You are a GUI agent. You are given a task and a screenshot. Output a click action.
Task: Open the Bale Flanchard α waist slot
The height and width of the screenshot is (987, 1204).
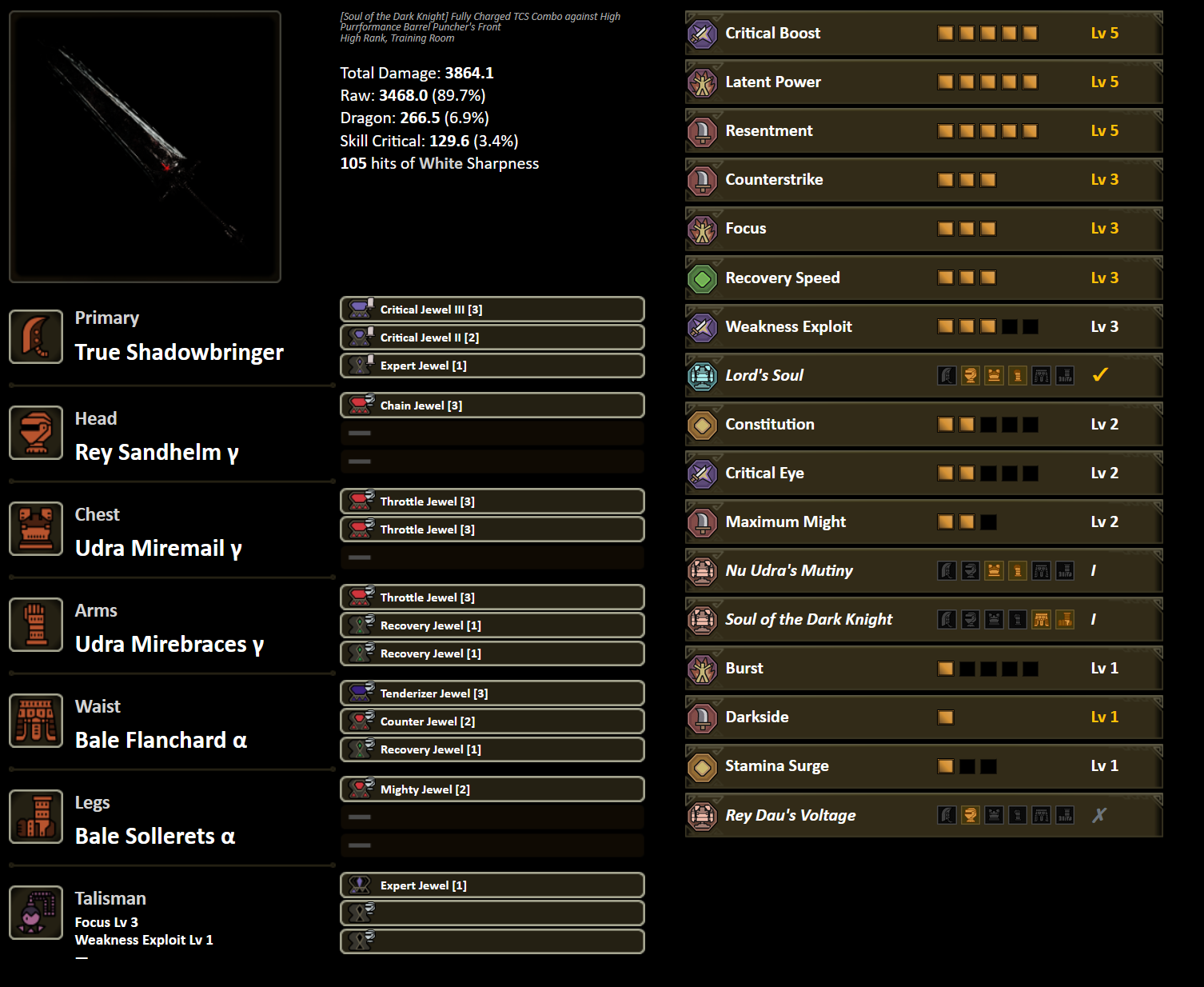point(36,721)
